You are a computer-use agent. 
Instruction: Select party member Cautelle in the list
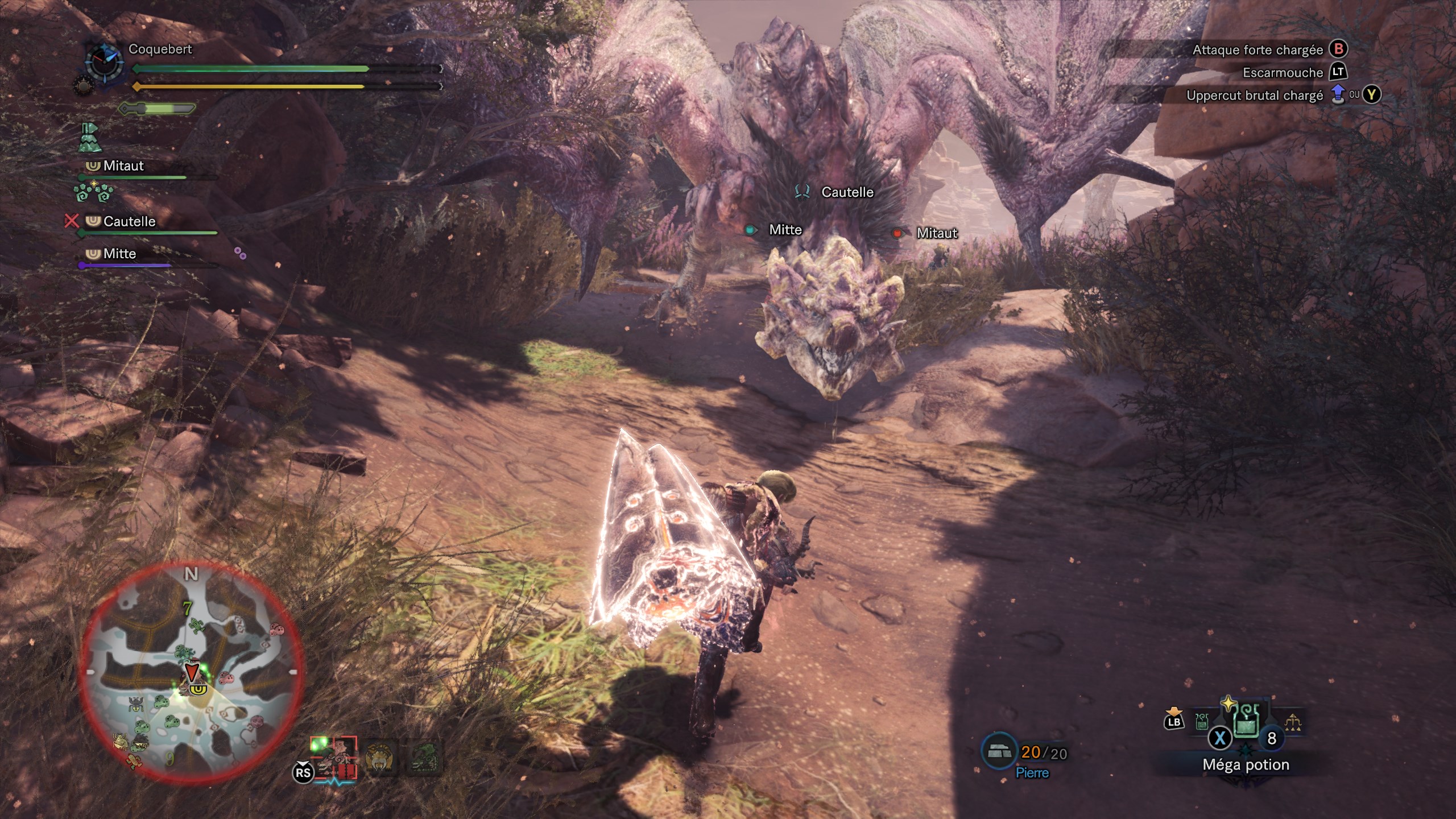[129, 221]
